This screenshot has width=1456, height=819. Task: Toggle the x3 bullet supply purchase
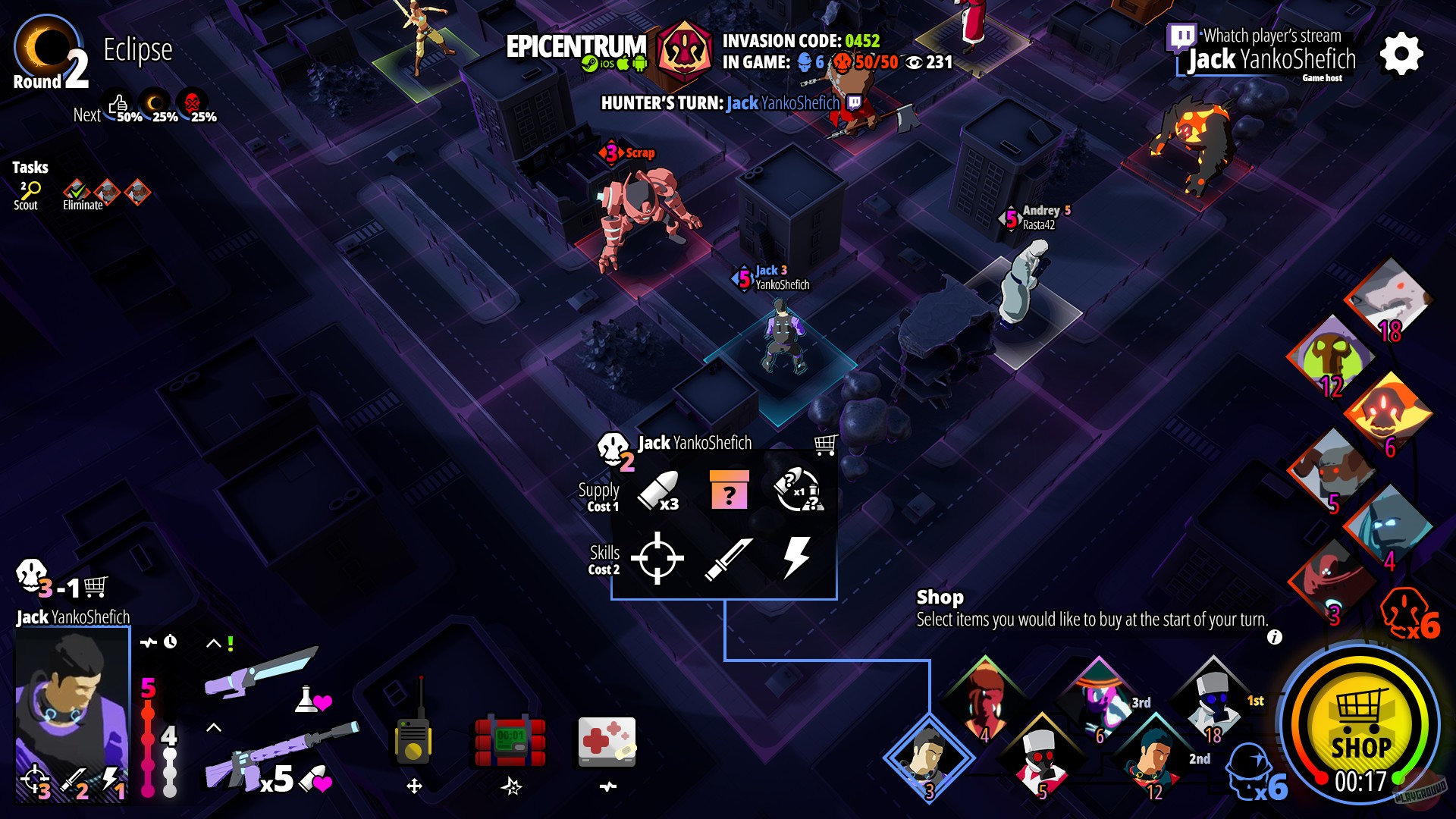click(657, 491)
